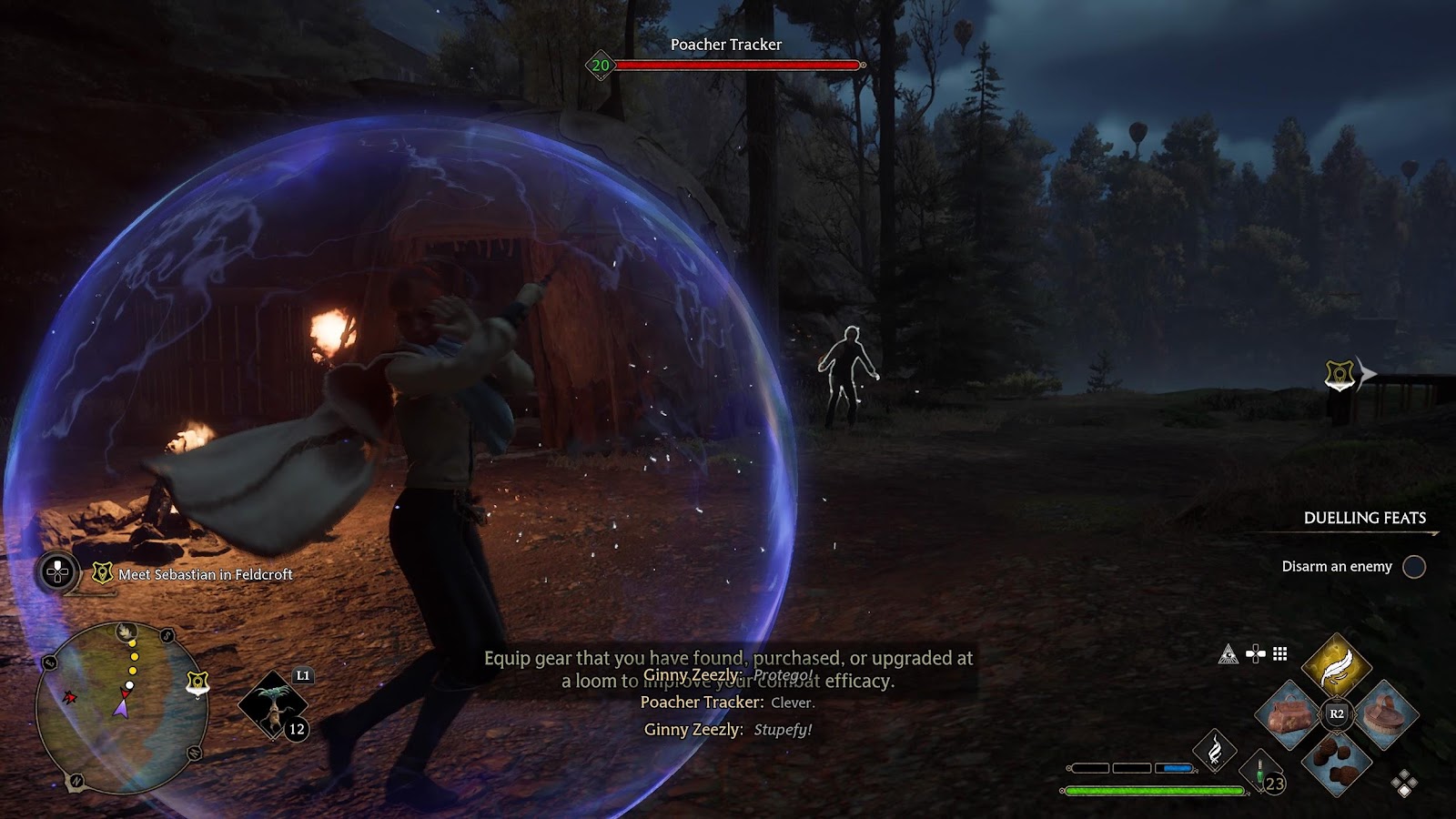This screenshot has height=819, width=1456.
Task: Activate the ancient magic flame icon
Action: tap(1215, 750)
